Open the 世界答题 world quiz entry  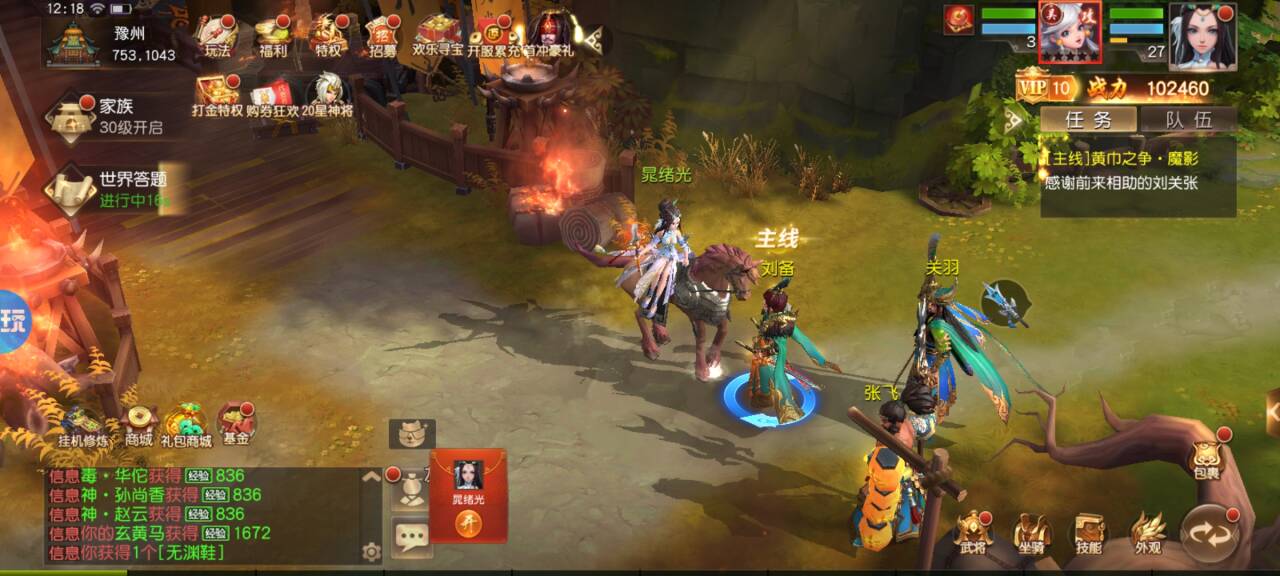pos(110,188)
